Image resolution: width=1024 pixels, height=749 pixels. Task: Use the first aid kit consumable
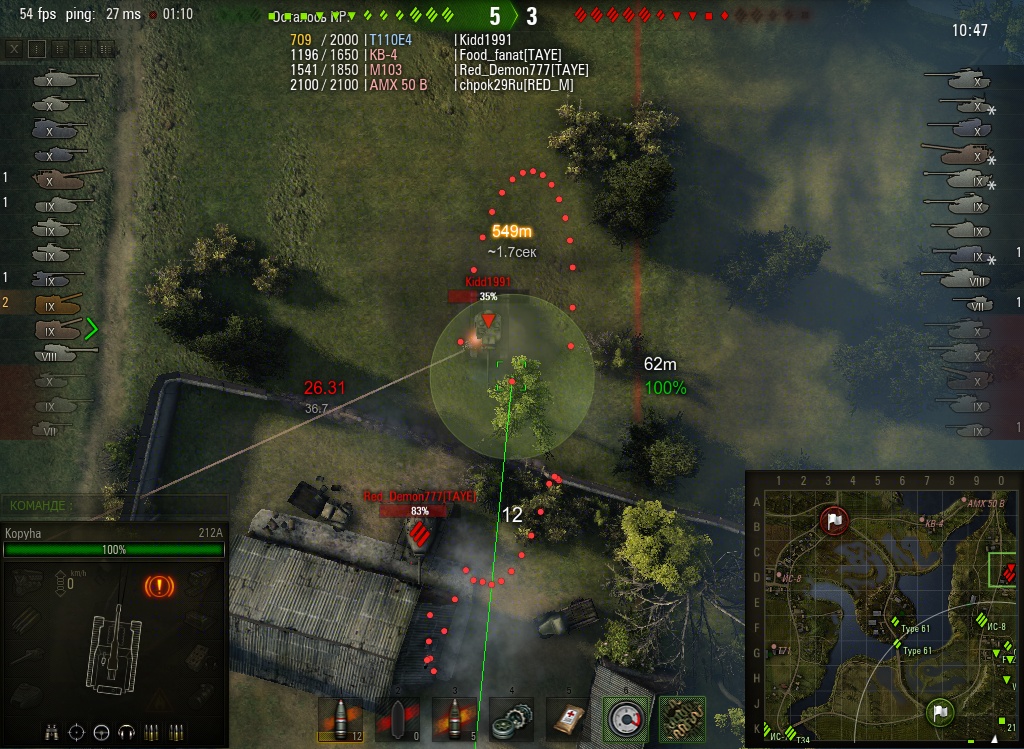[x=567, y=719]
